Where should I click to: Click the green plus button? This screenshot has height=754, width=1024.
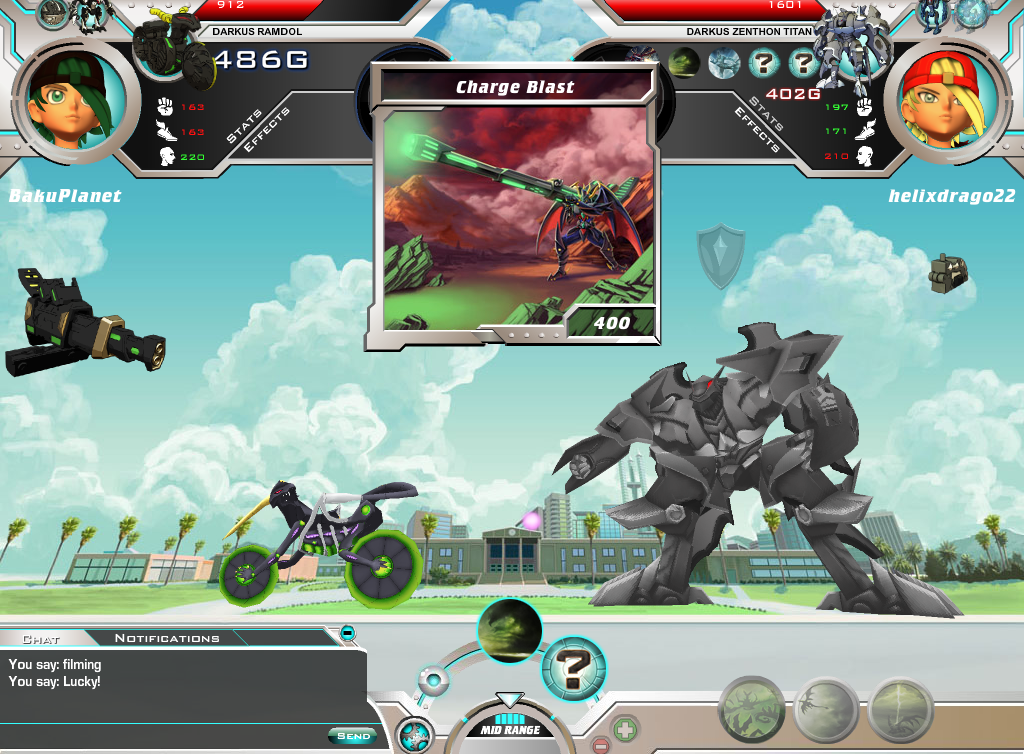click(x=625, y=728)
